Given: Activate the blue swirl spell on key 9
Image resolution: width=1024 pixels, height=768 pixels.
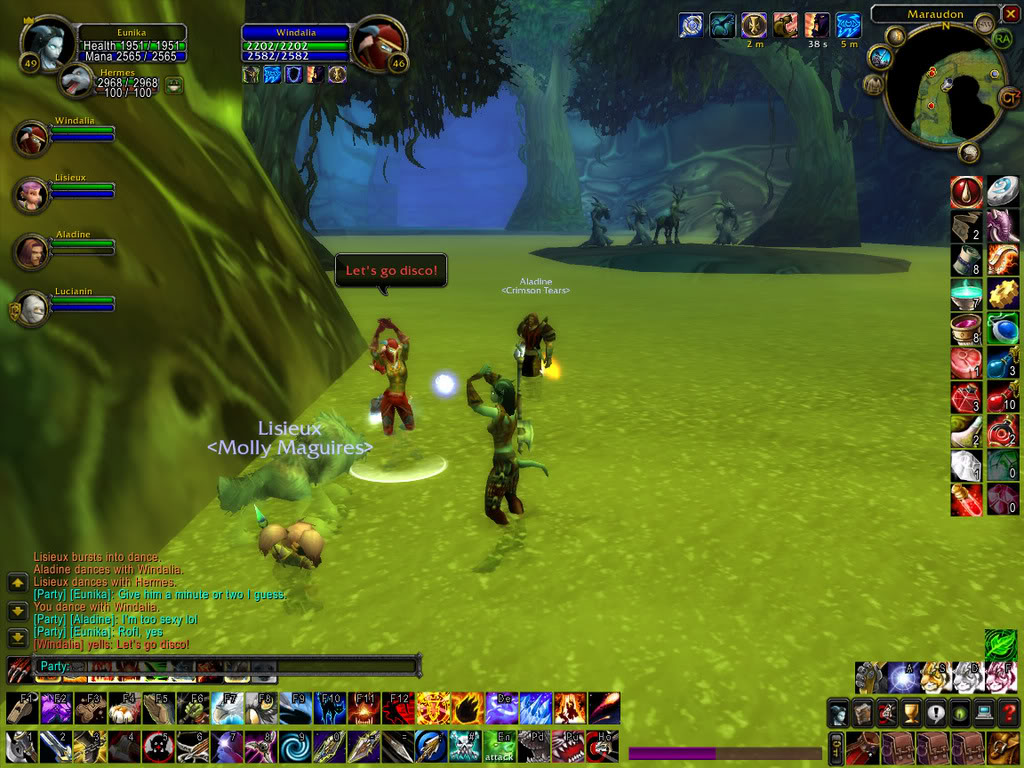Looking at the screenshot, I should pos(293,746).
